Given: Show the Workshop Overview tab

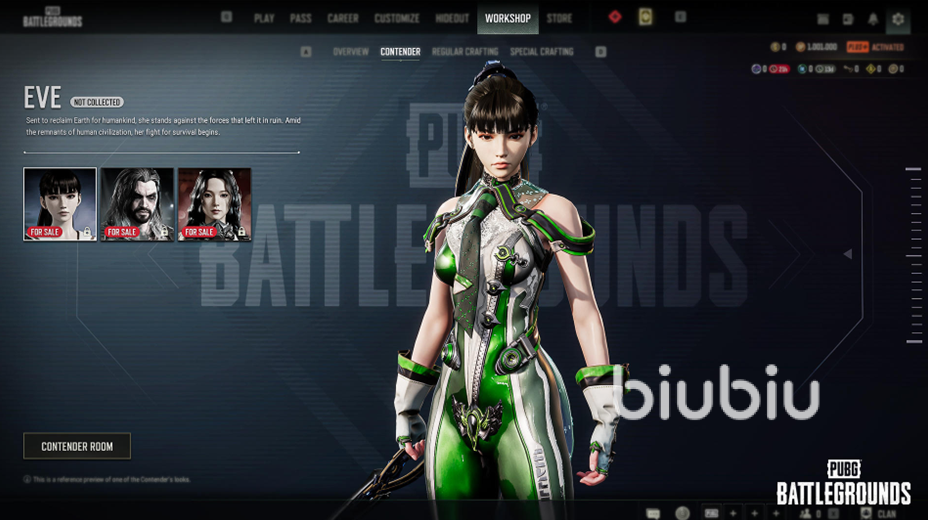Looking at the screenshot, I should pos(351,51).
